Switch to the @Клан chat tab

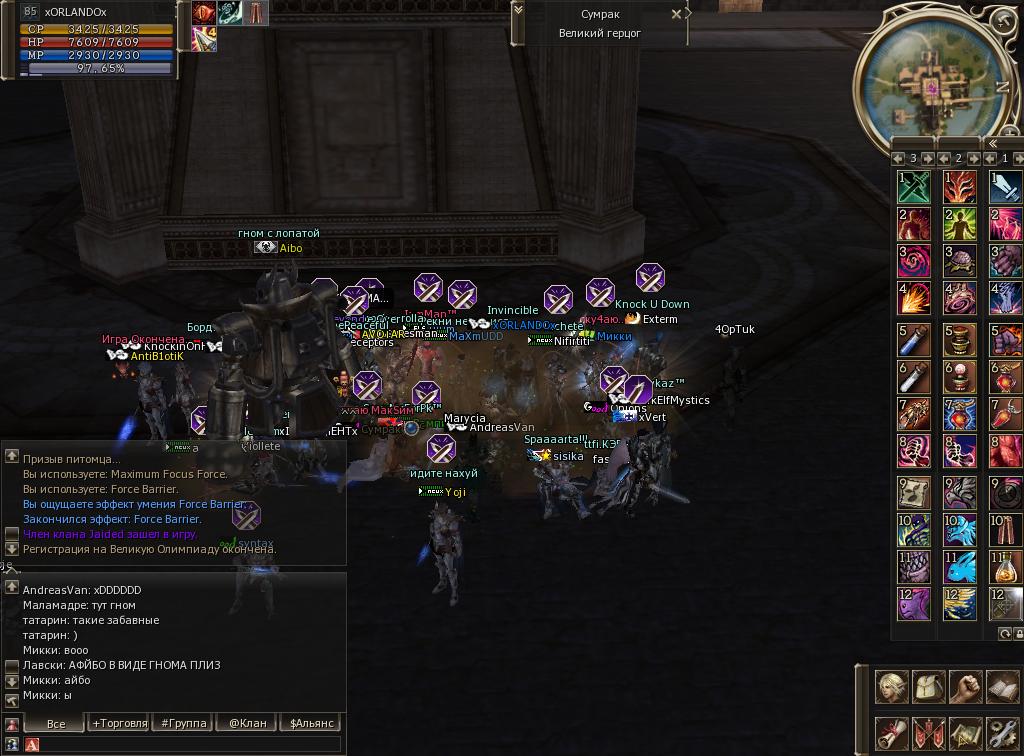coord(246,723)
